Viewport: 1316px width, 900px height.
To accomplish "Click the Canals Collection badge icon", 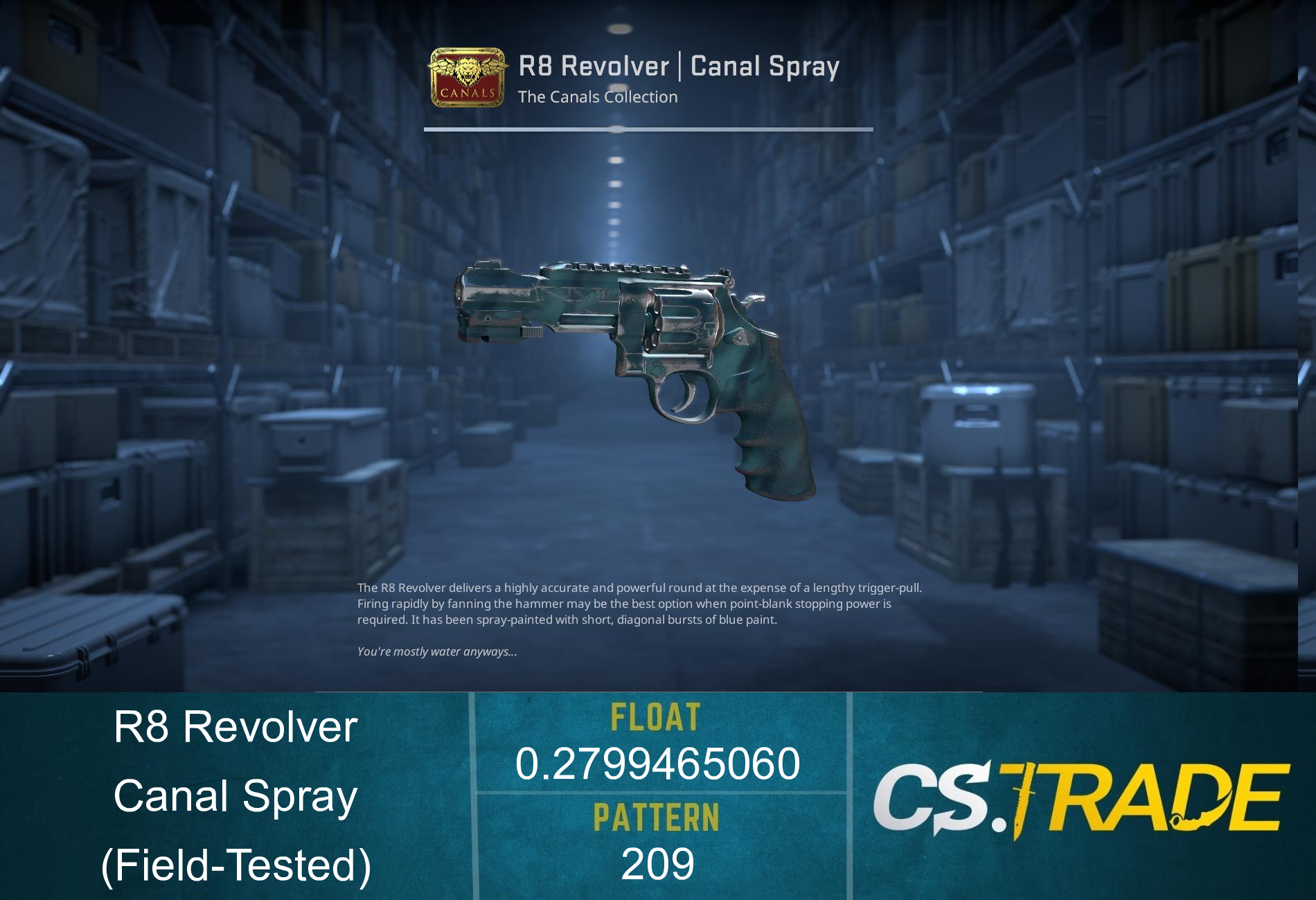I will point(467,76).
